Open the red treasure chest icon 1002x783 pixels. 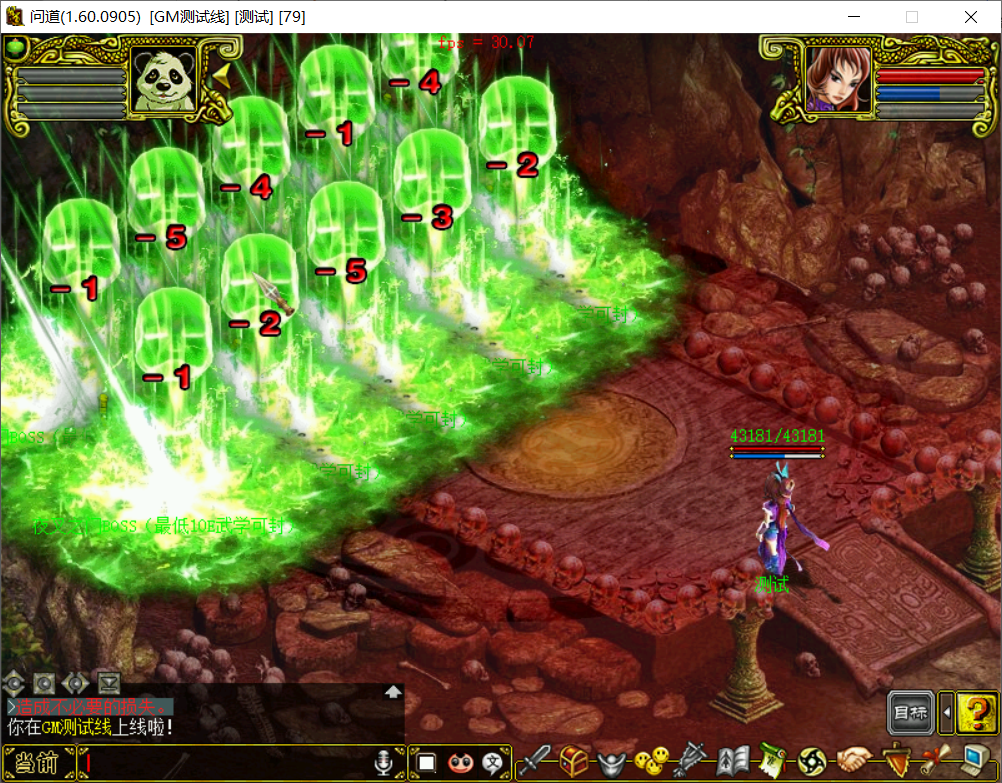[x=573, y=762]
